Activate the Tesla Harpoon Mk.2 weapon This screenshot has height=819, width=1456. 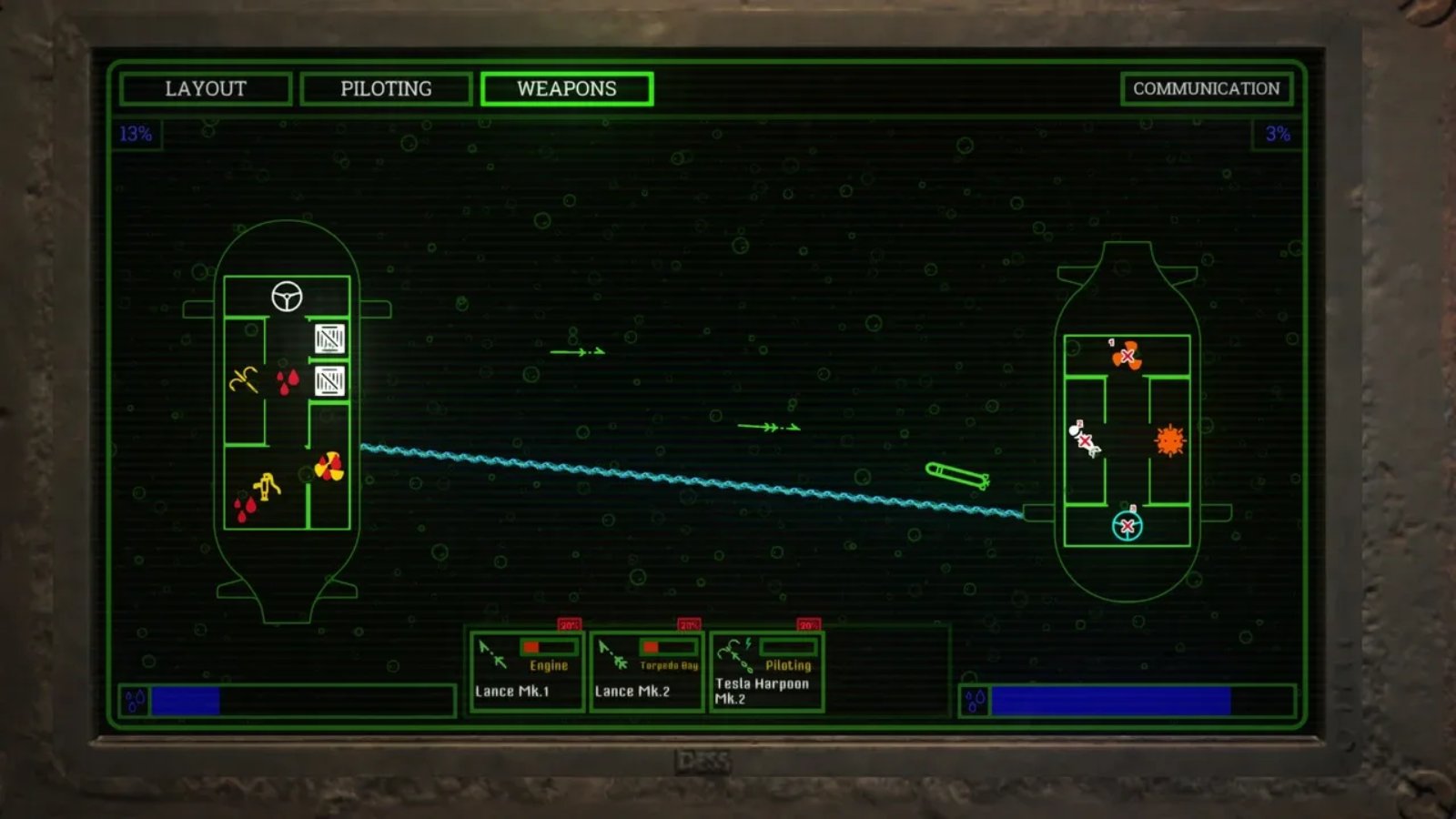pos(766,672)
